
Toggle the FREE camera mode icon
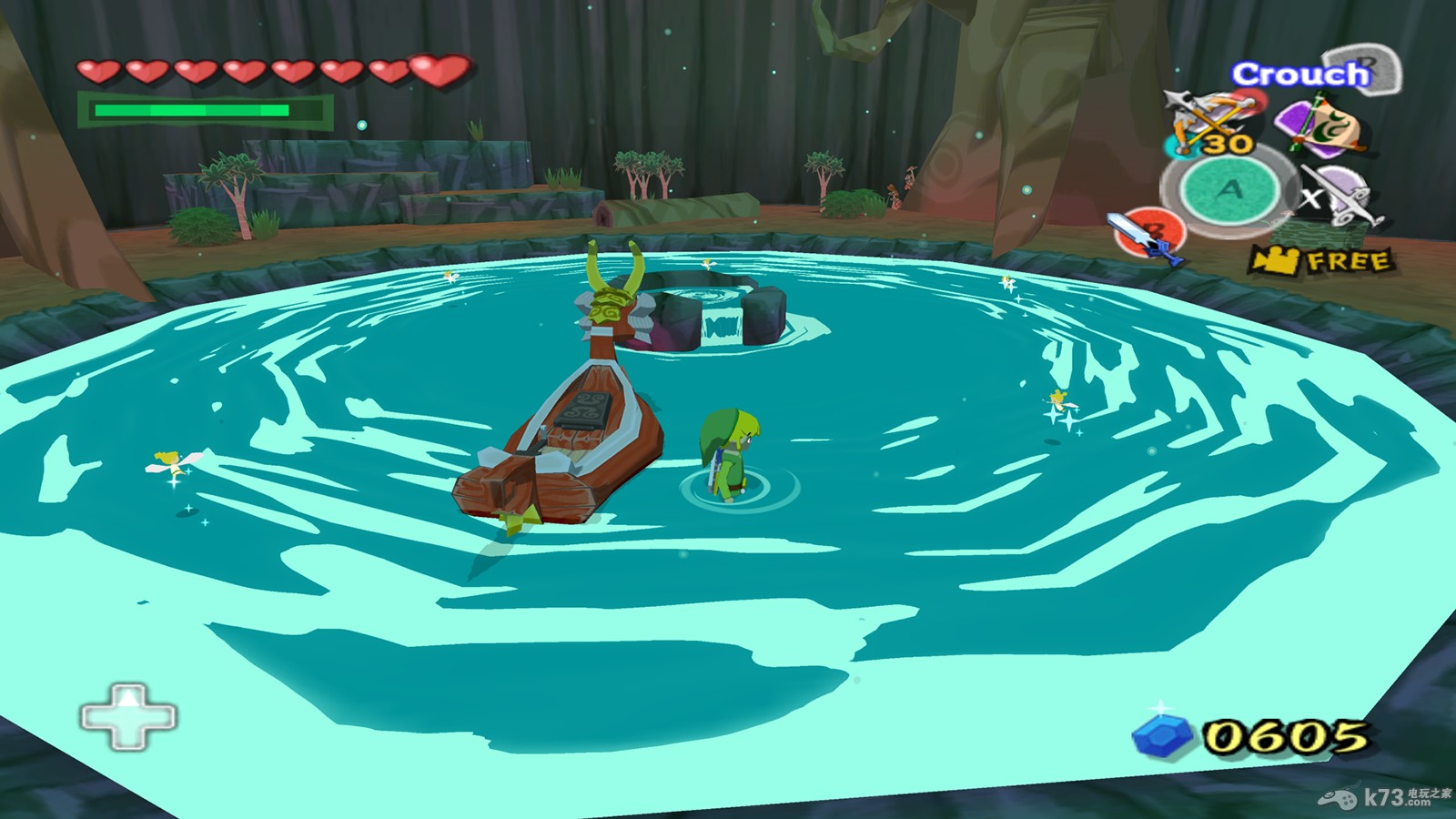(1321, 261)
